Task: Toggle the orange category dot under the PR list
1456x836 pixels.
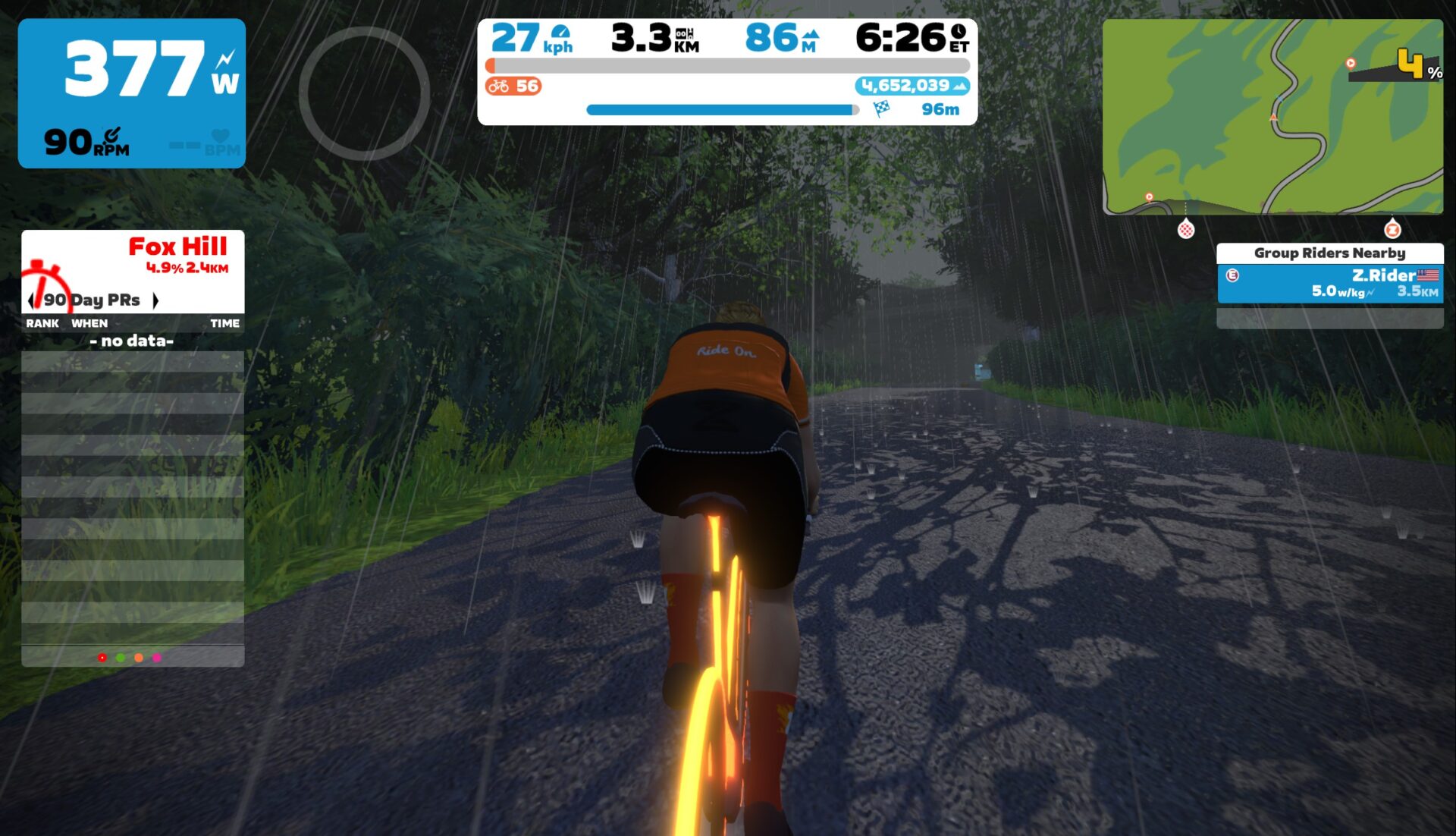Action: pos(138,658)
